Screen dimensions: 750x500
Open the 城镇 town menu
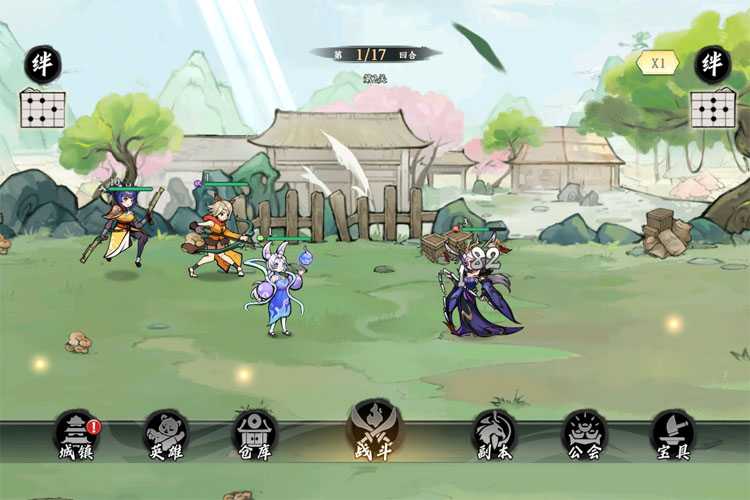tap(75, 434)
